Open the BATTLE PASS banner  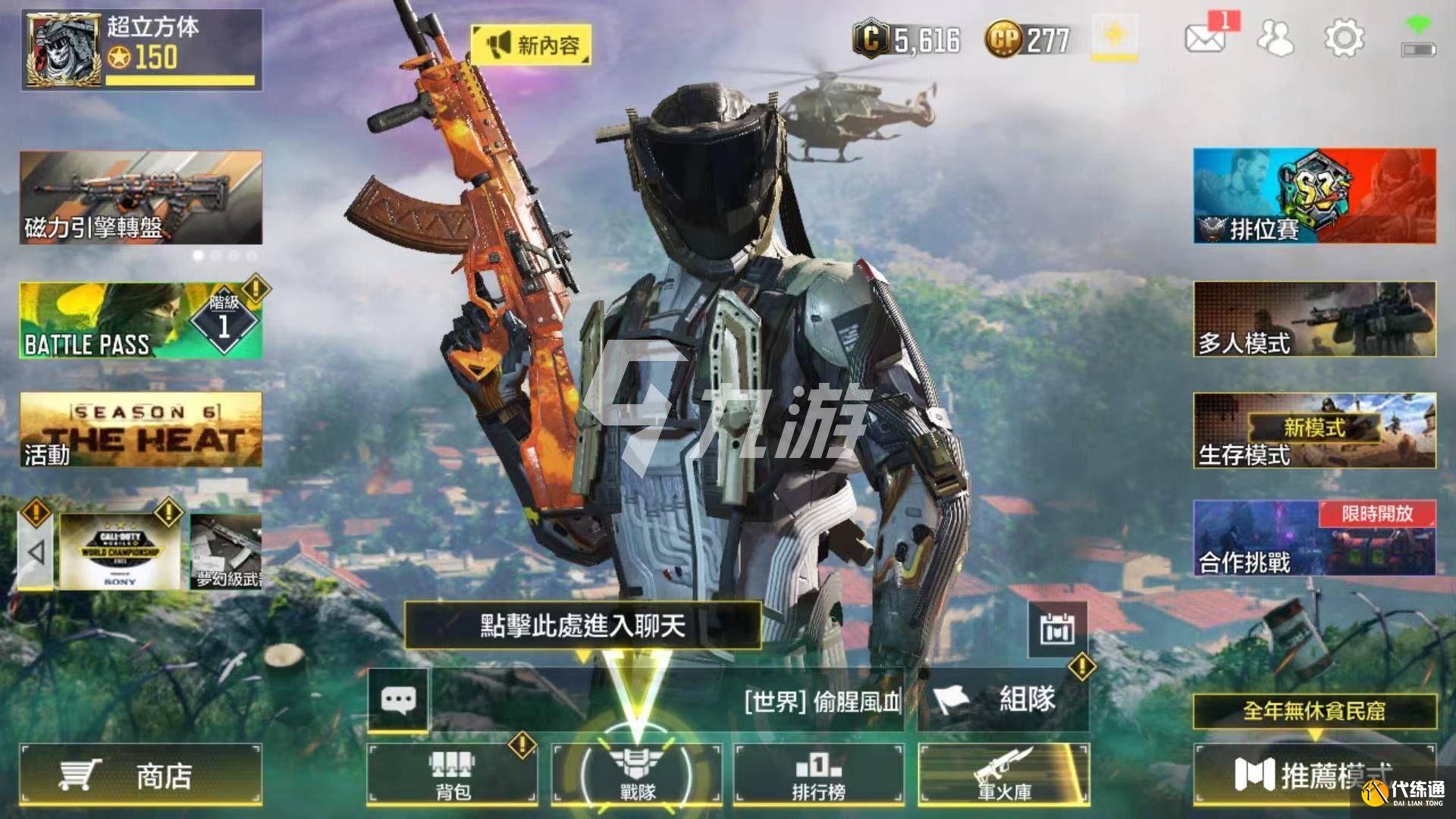(140, 321)
